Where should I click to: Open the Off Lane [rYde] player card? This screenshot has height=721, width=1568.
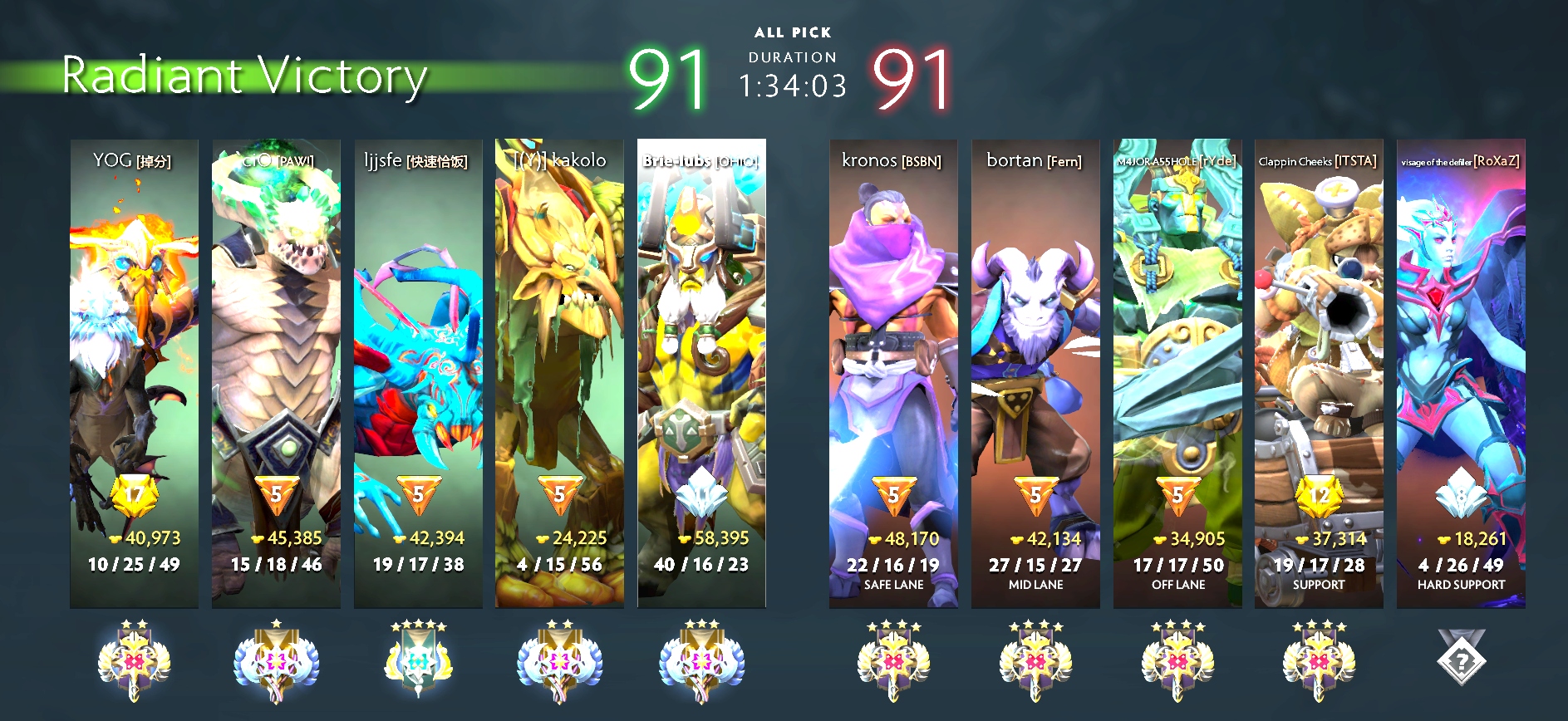[1177, 374]
